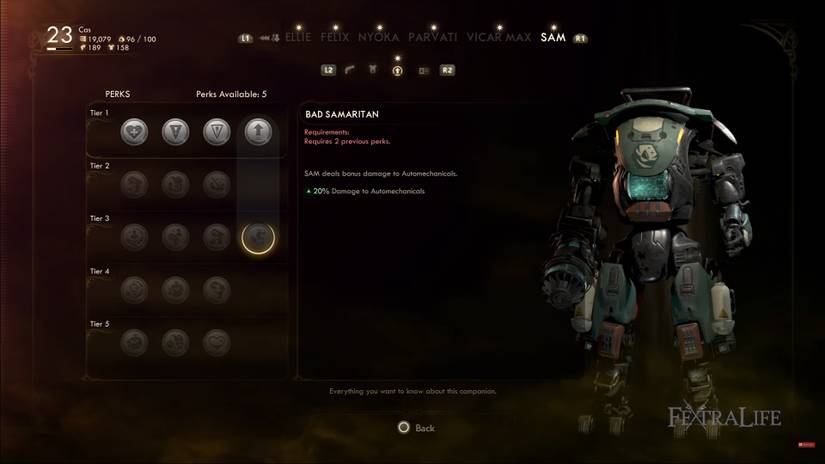Open the weapon sub-tab with the gun icon
The height and width of the screenshot is (464, 825).
350,70
